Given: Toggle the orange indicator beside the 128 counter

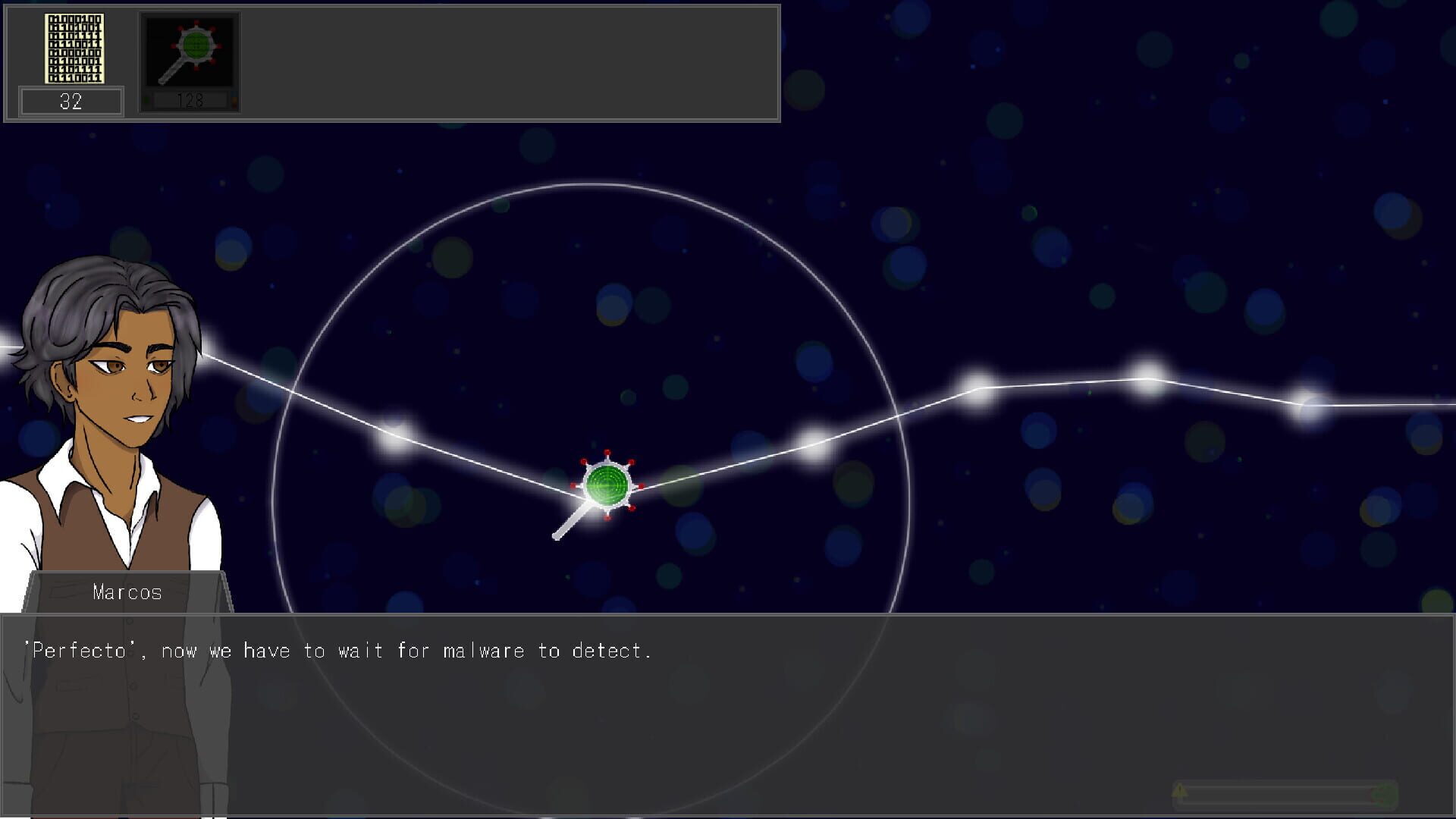Looking at the screenshot, I should pyautogui.click(x=235, y=101).
